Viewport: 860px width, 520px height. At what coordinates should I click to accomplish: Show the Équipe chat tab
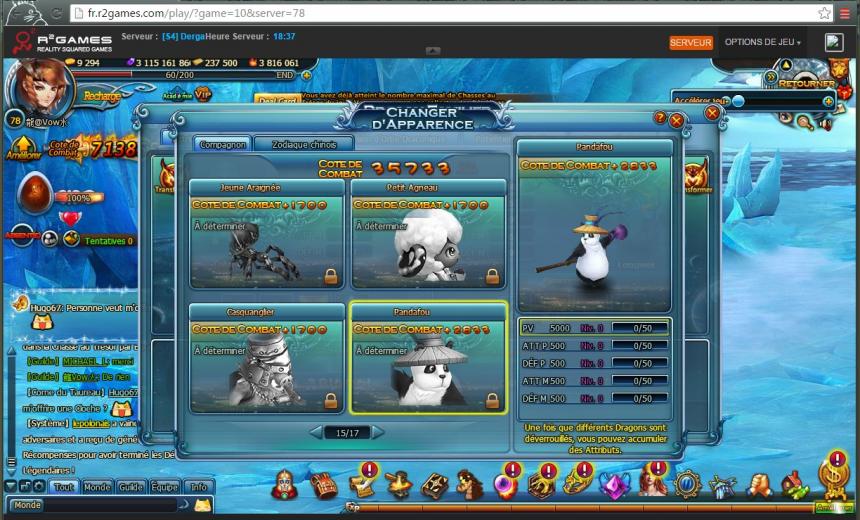[x=165, y=487]
